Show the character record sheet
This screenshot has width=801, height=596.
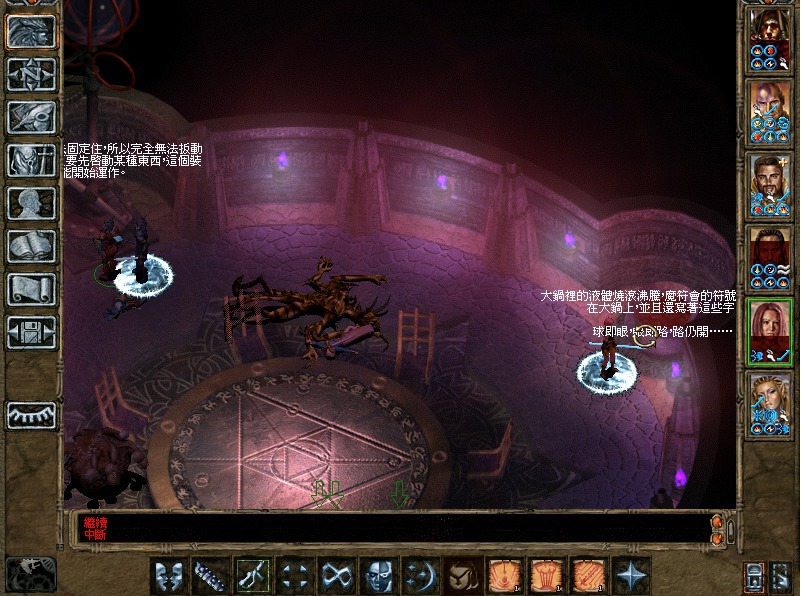(x=31, y=203)
